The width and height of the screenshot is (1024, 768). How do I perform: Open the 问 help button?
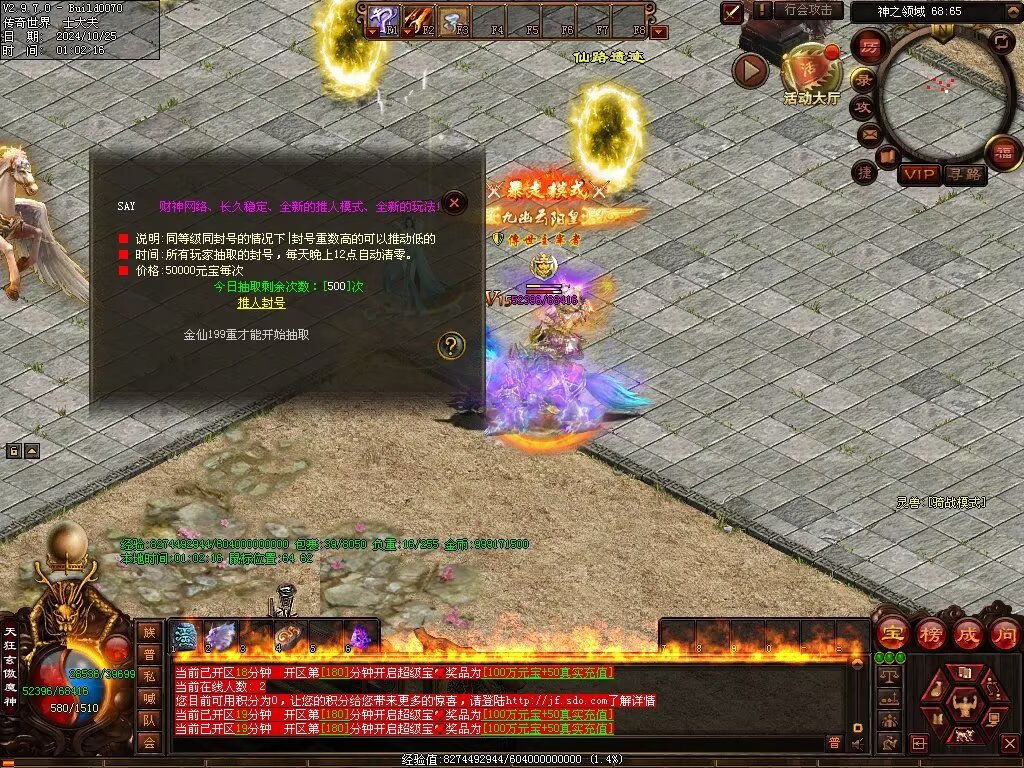click(1004, 634)
